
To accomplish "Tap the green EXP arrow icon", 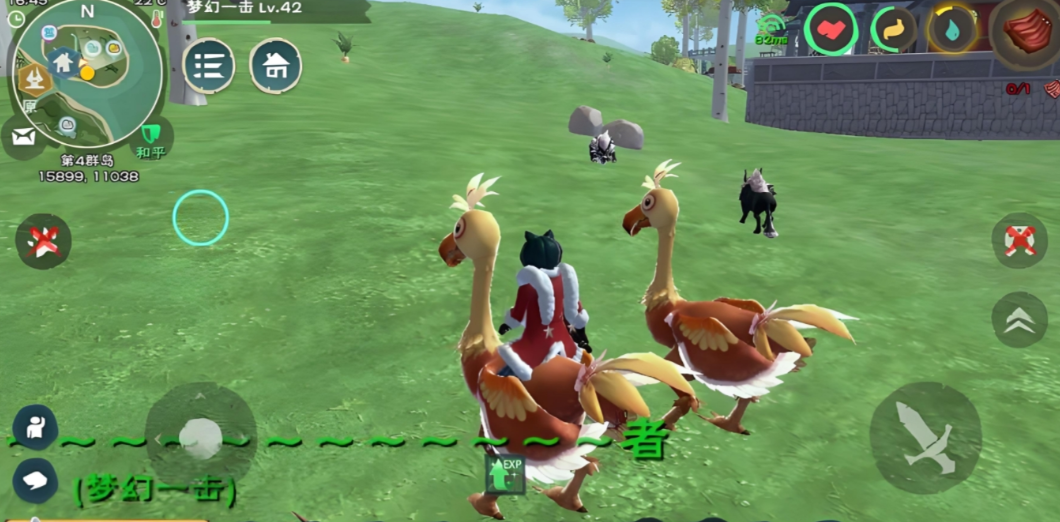I will click(x=507, y=473).
